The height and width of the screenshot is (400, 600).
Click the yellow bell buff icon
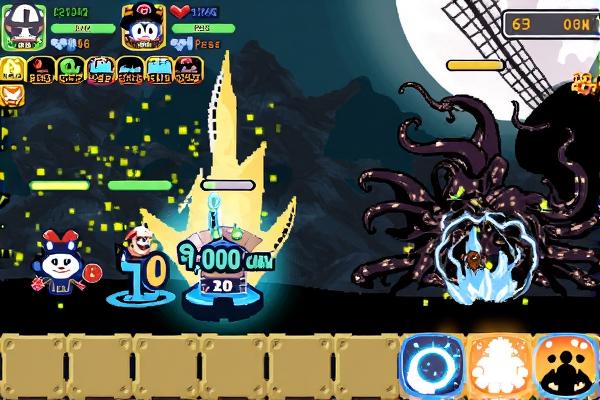click(12, 69)
